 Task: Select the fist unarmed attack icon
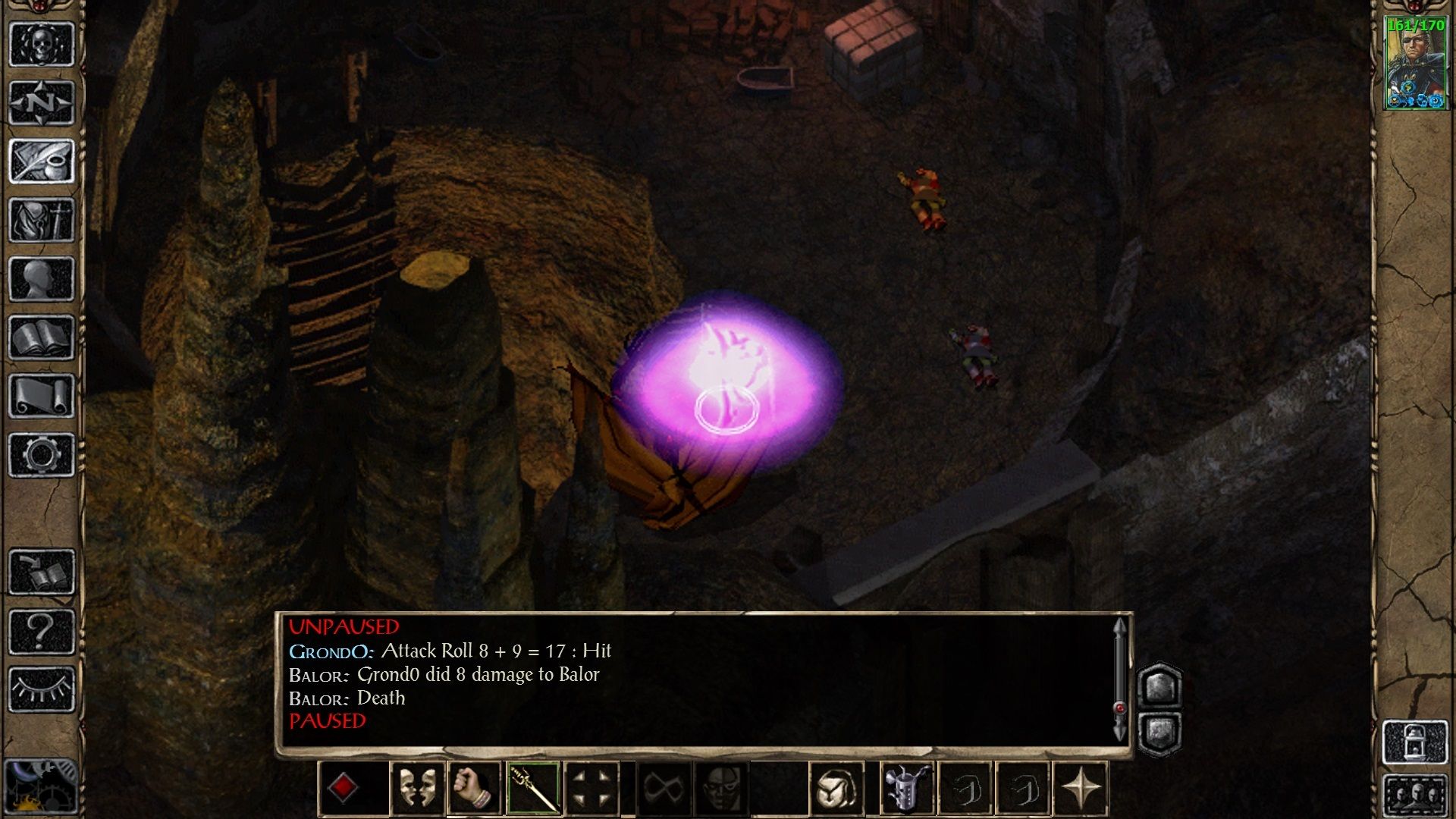pos(472,788)
